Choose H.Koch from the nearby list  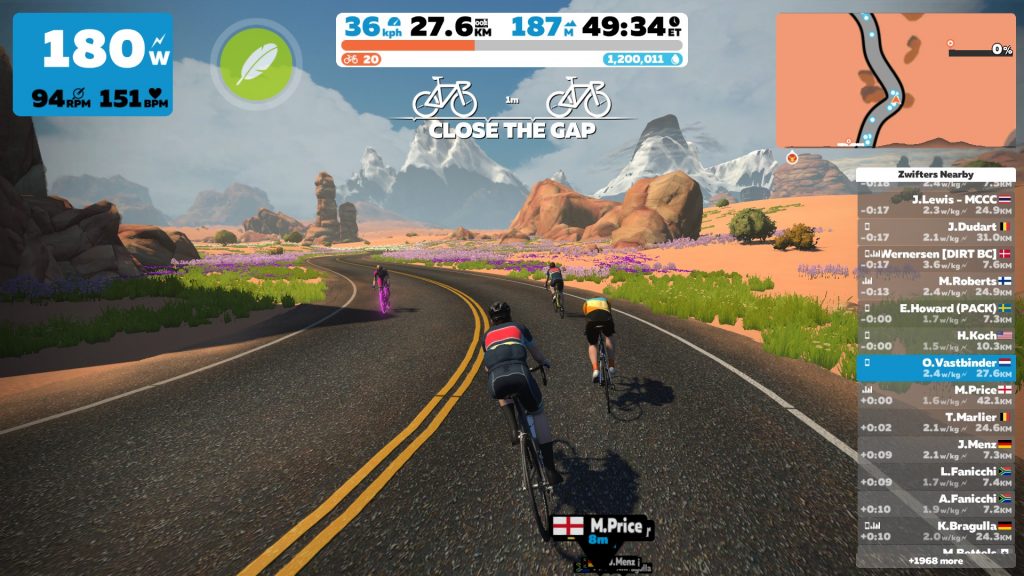click(936, 340)
